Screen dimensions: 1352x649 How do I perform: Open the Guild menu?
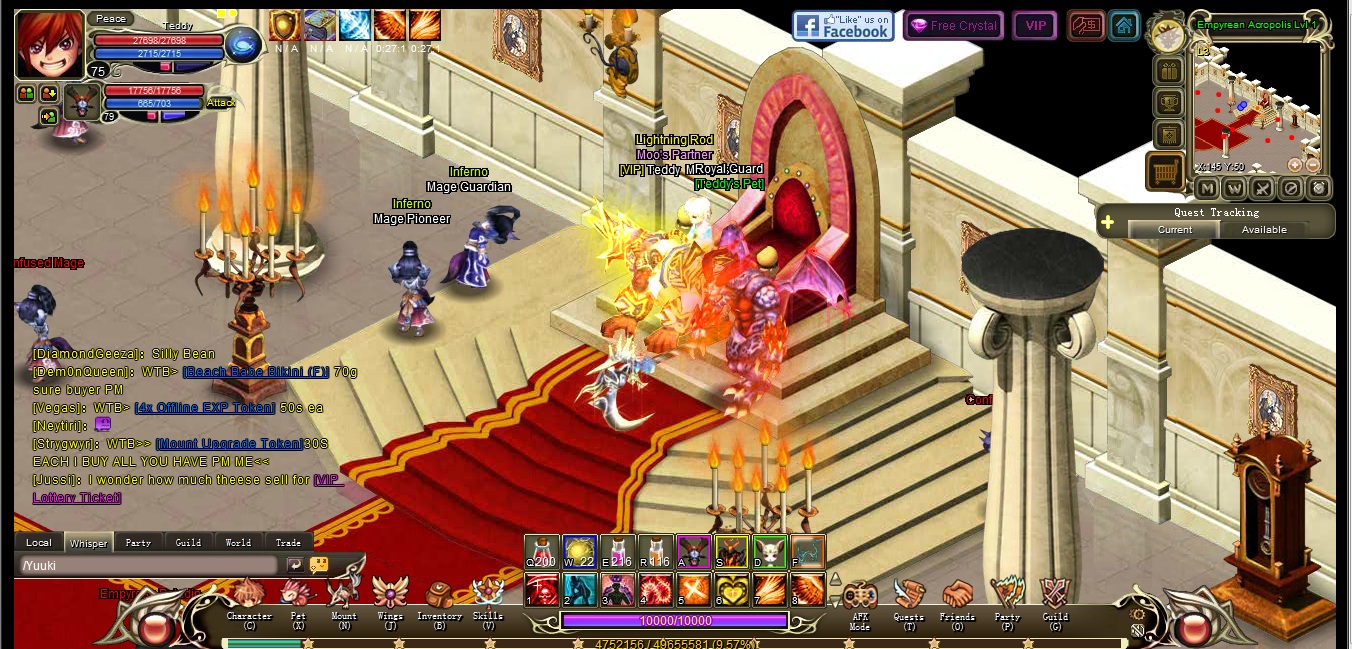(1055, 598)
